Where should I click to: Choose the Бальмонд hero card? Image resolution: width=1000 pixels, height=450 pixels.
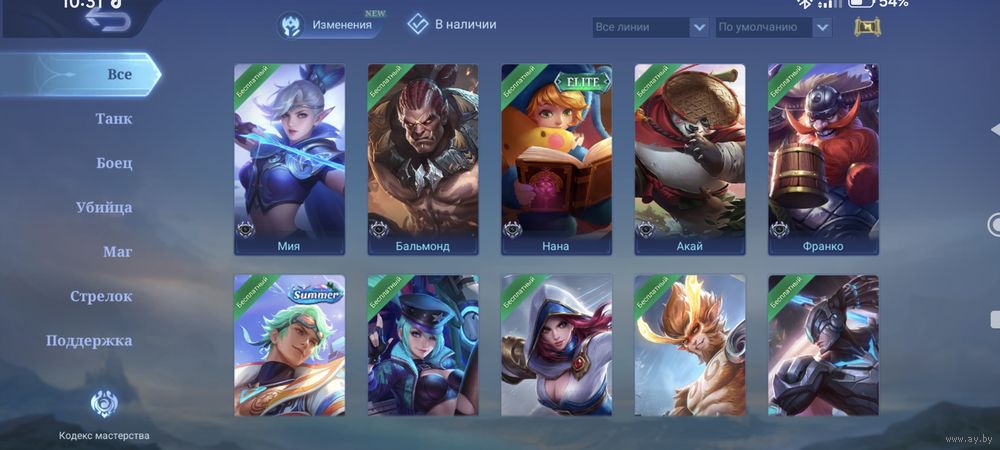pyautogui.click(x=422, y=160)
